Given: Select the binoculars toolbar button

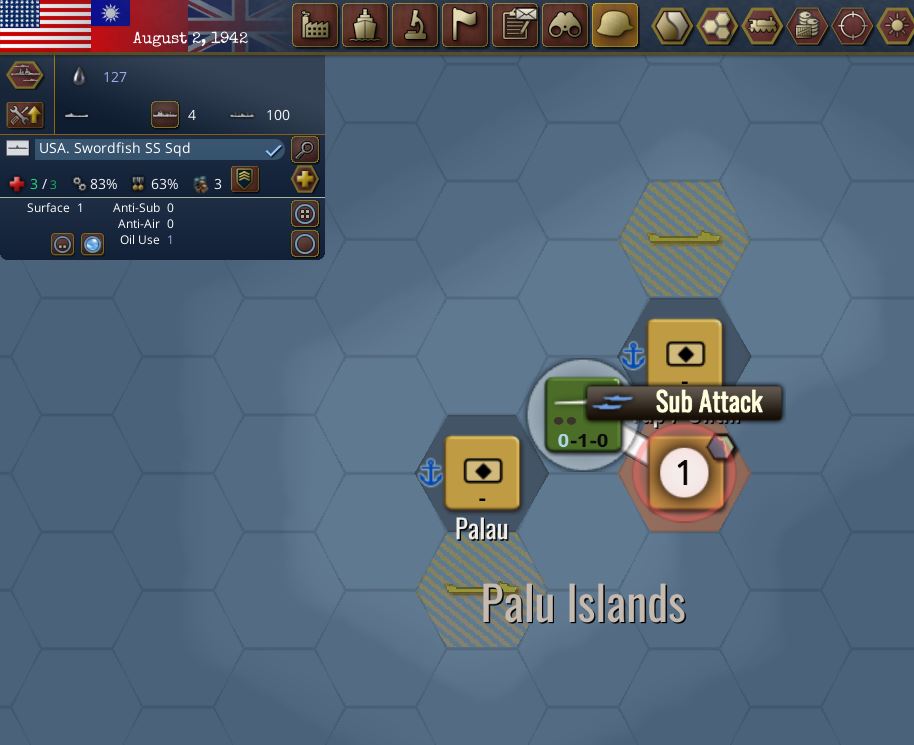Looking at the screenshot, I should [x=566, y=25].
